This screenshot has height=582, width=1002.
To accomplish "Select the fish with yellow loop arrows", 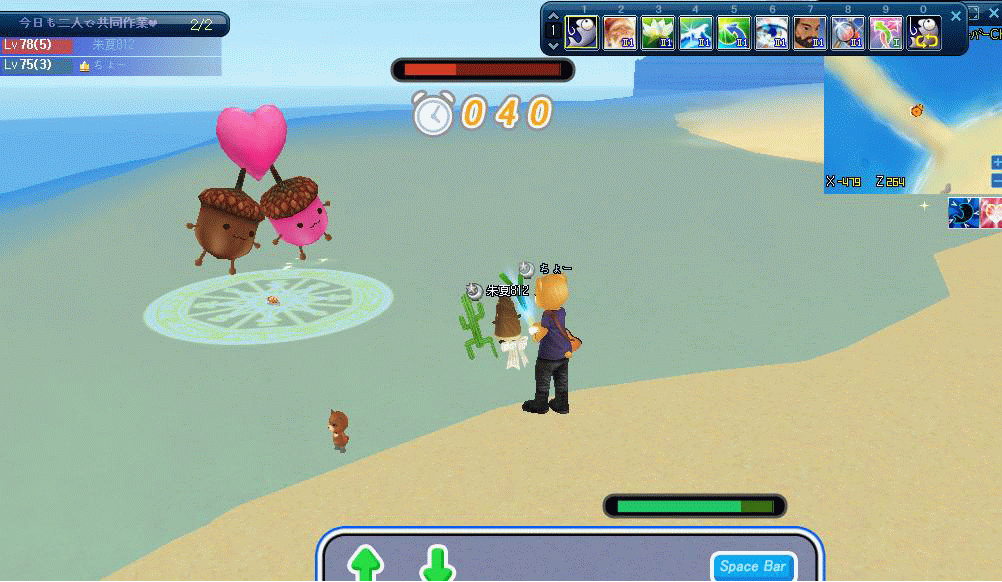I will point(924,33).
